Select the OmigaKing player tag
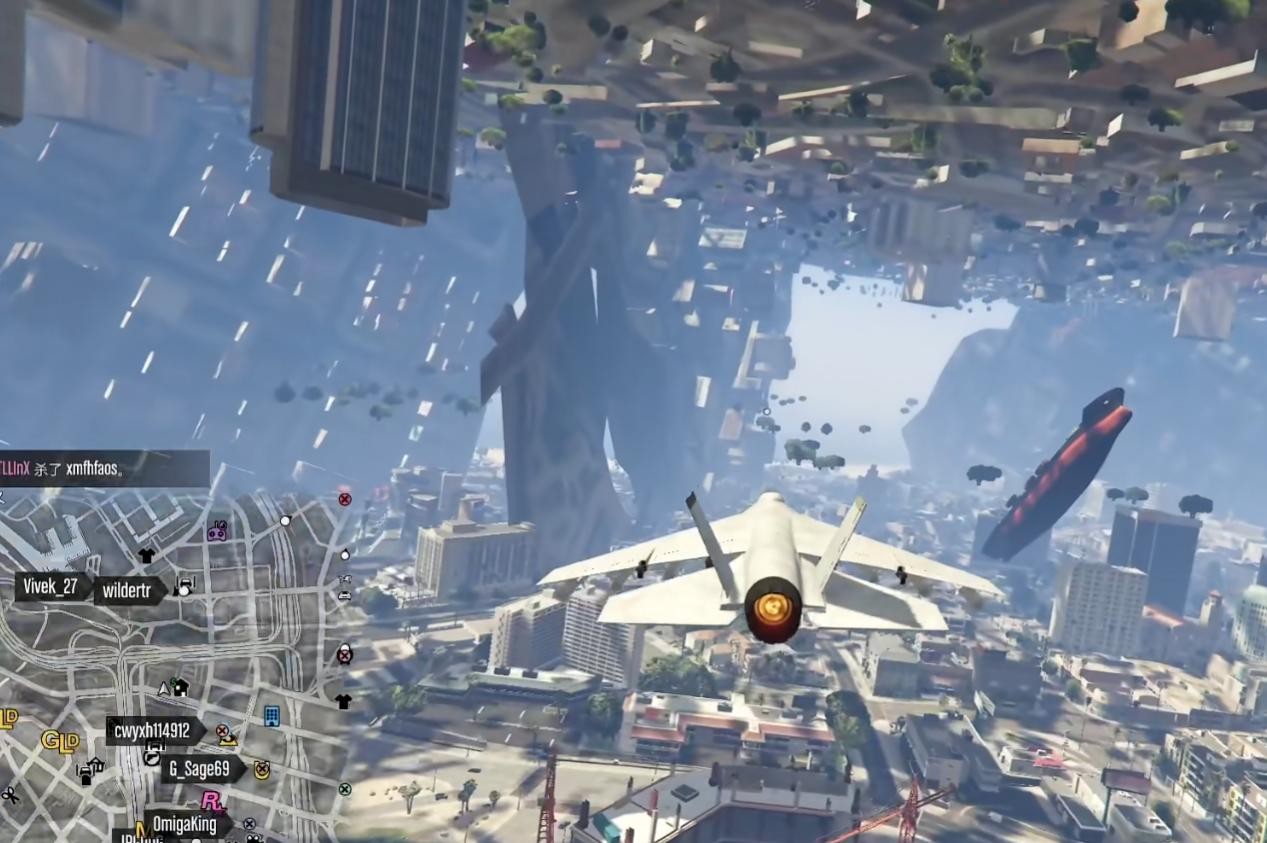This screenshot has width=1267, height=843. pos(185,825)
